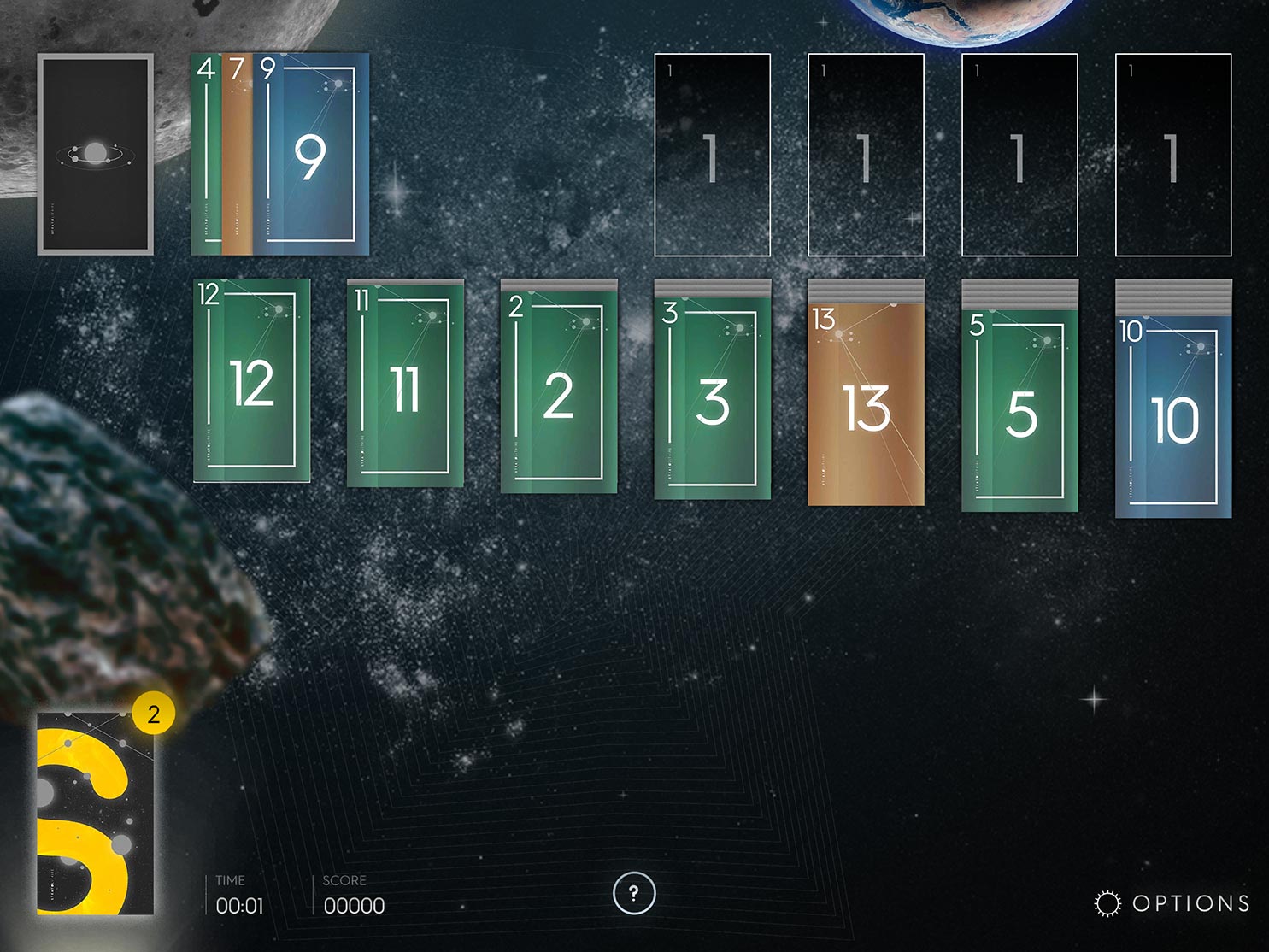The image size is (1269, 952).
Task: Pick the orange 13 tableau card
Action: tap(866, 407)
